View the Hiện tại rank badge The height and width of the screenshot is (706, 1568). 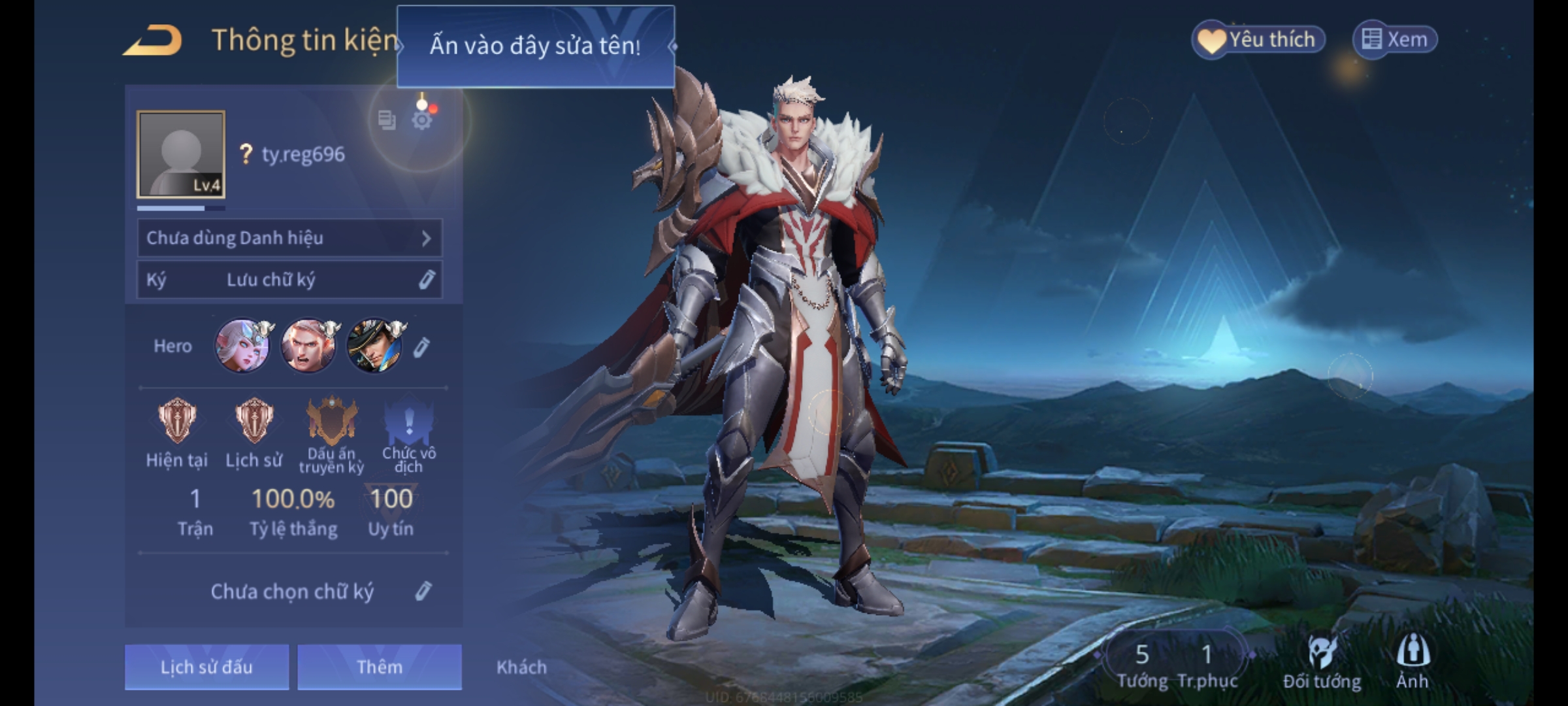176,422
